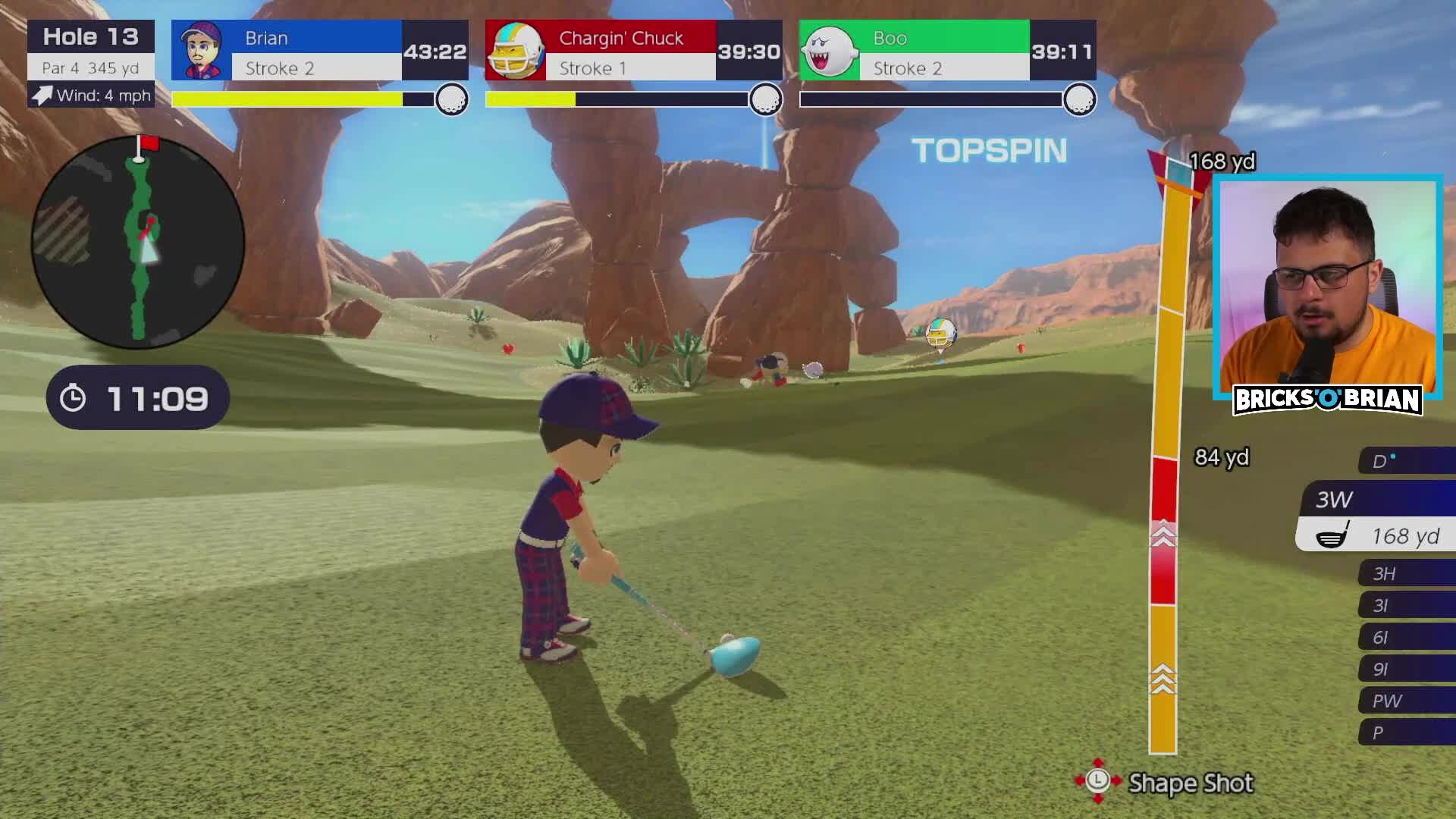Open the 3H hybrid club entry
This screenshot has width=1456, height=819.
pyautogui.click(x=1385, y=573)
